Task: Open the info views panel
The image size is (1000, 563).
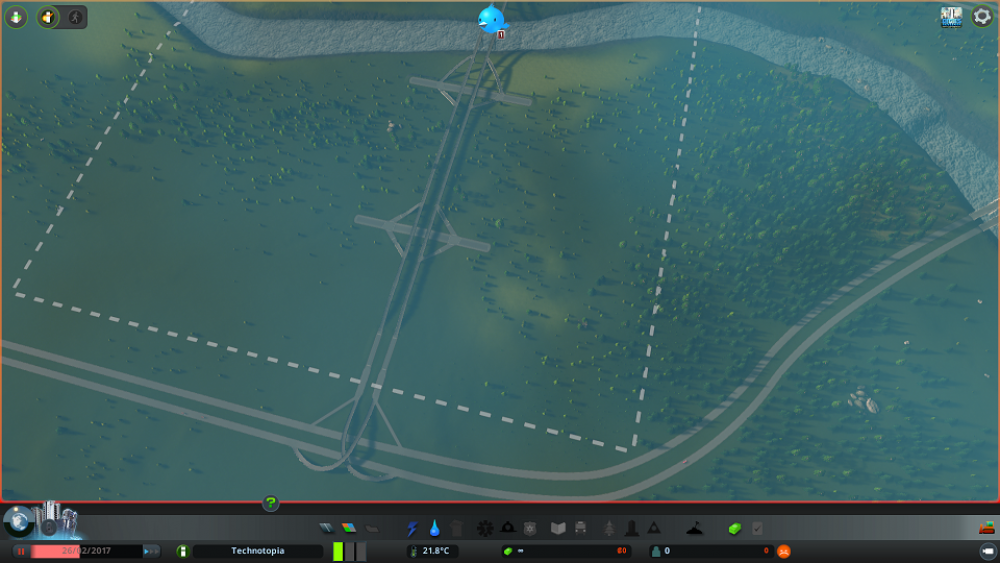Action: 16,17
